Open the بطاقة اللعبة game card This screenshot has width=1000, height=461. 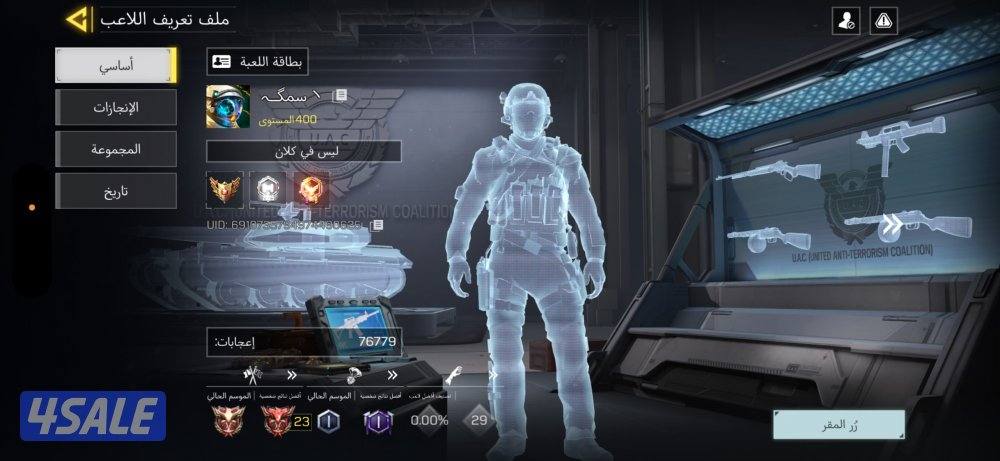pyautogui.click(x=257, y=62)
